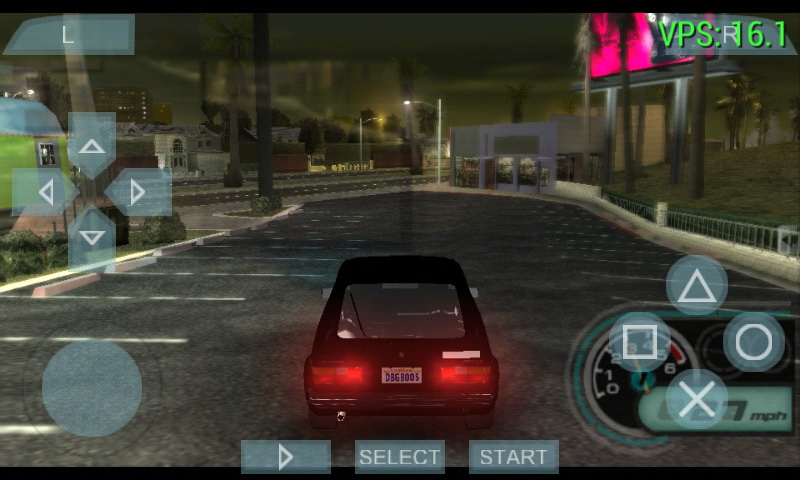Tap the square action button

640,342
